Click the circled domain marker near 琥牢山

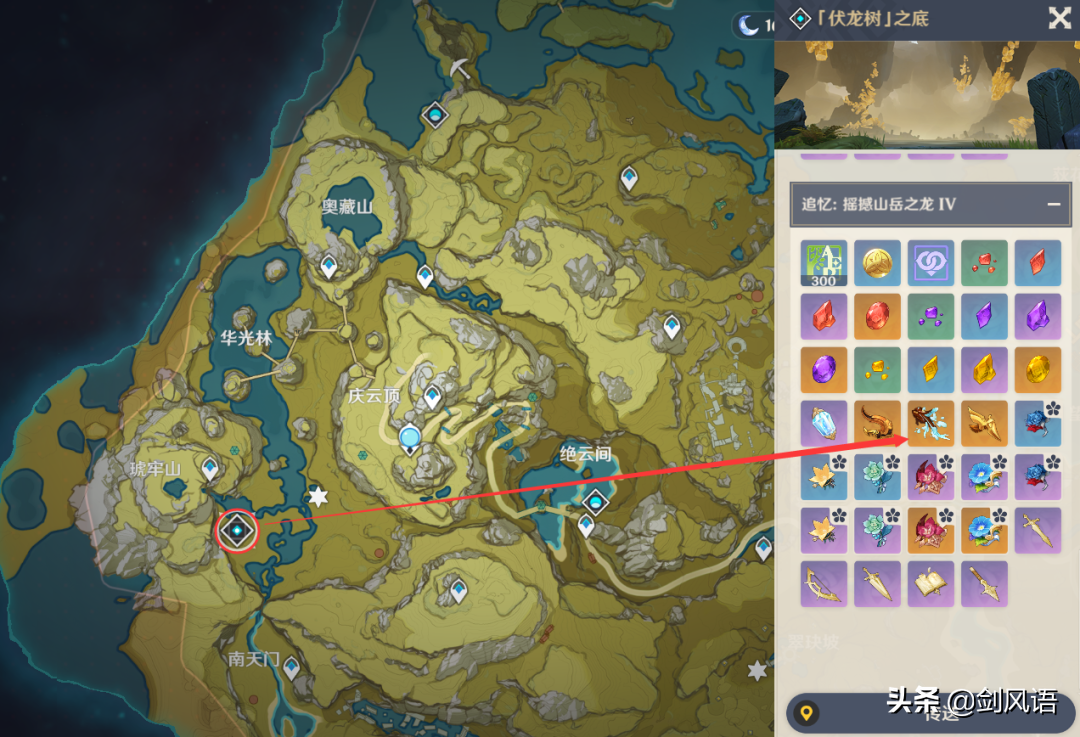click(x=237, y=529)
